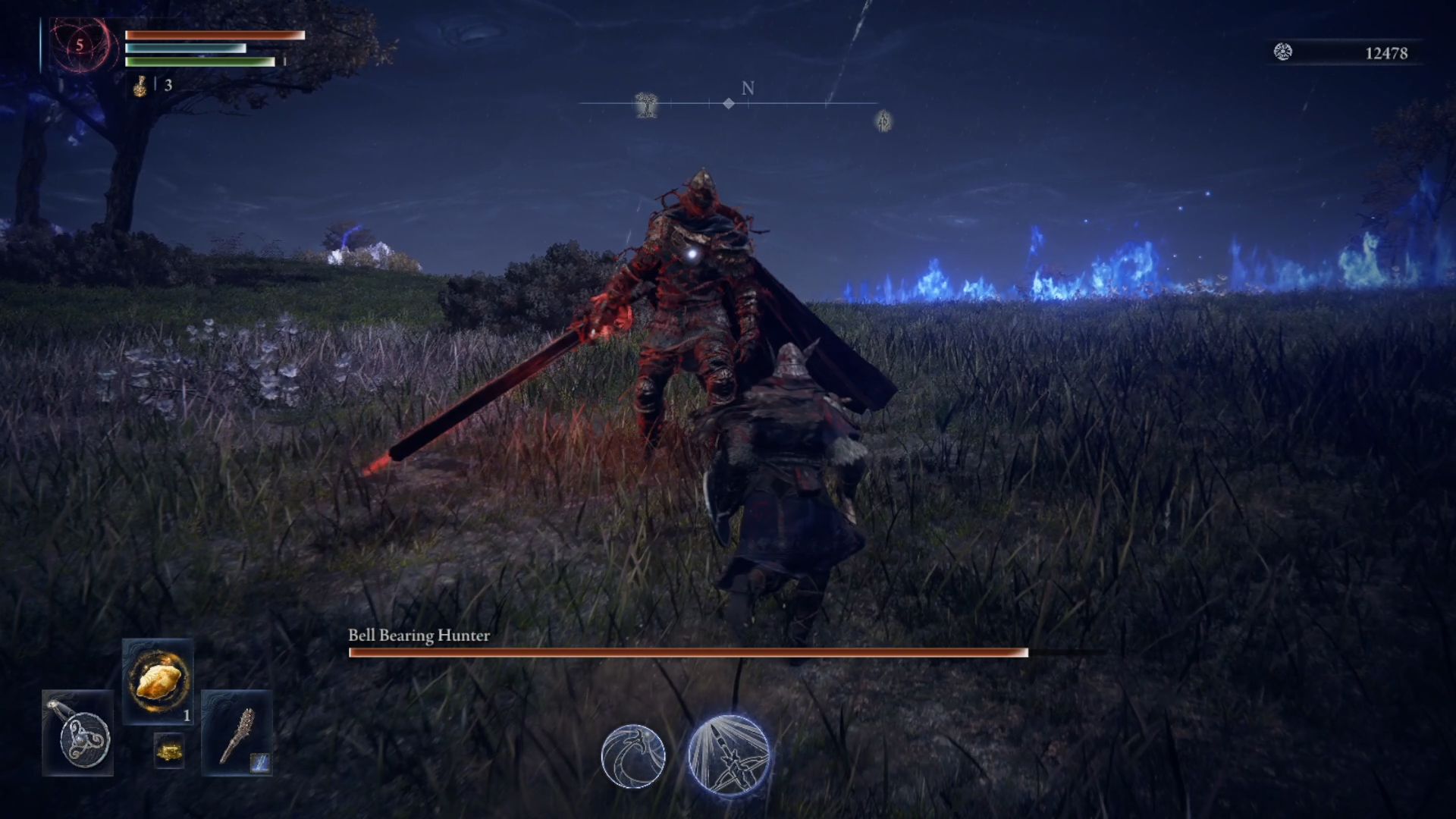1456x819 pixels.
Task: Activate the curved claw character skill
Action: [633, 756]
